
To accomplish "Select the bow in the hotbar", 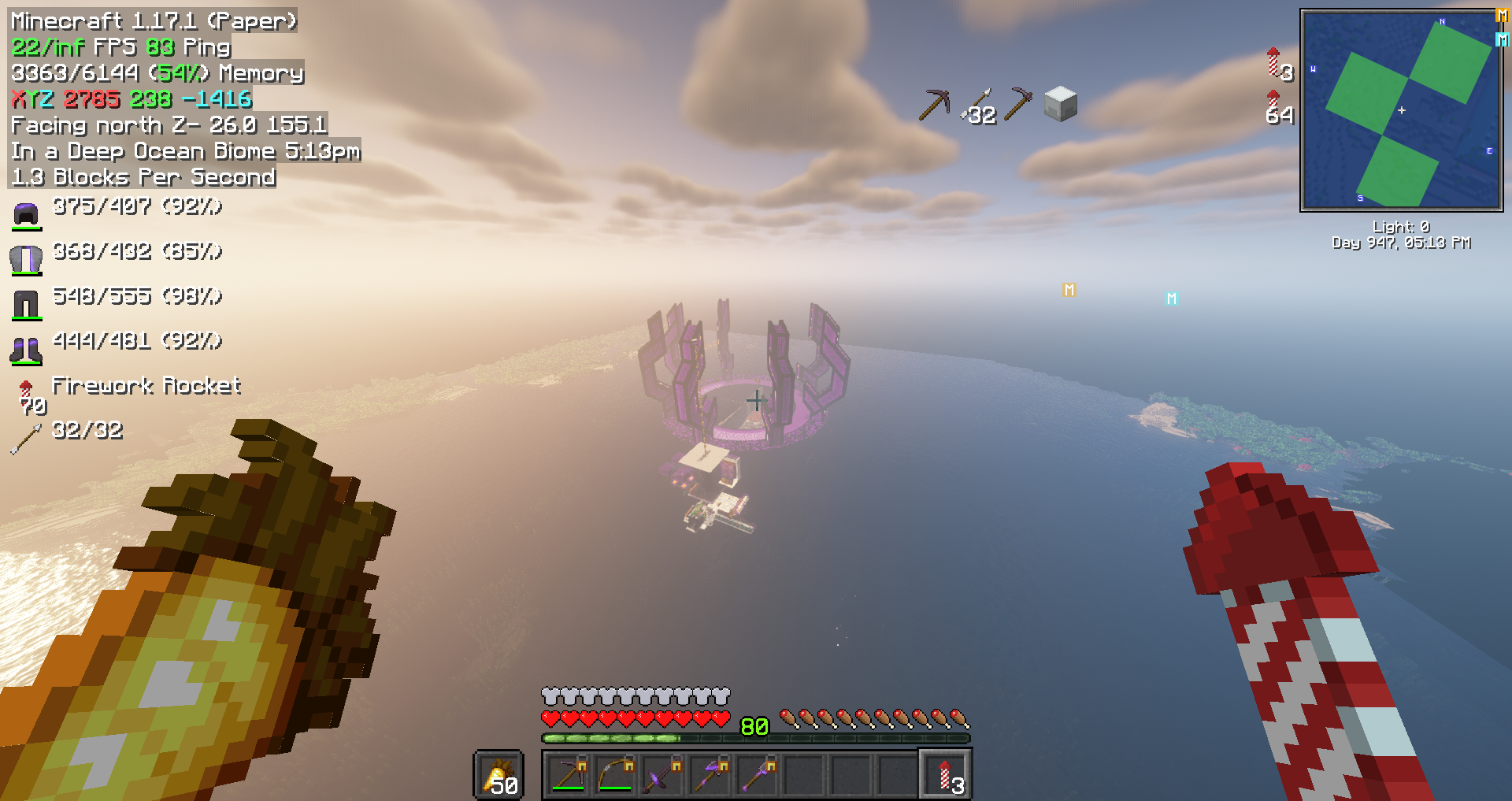I will pyautogui.click(x=615, y=775).
